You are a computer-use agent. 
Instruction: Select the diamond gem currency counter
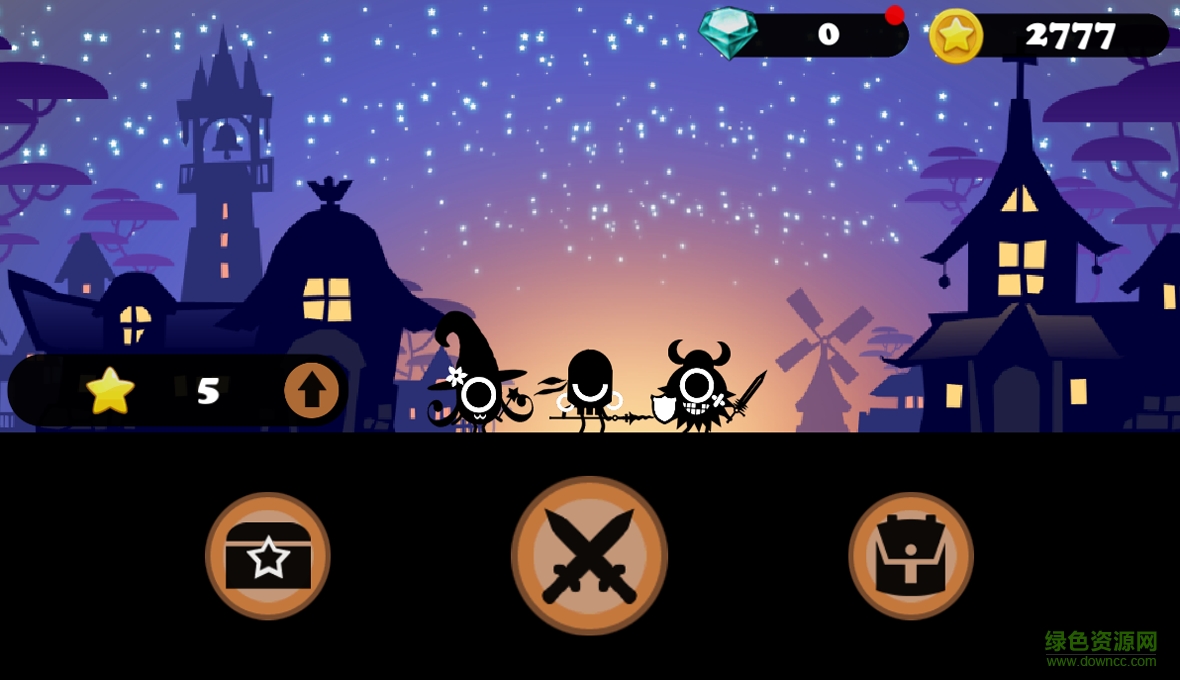[805, 35]
